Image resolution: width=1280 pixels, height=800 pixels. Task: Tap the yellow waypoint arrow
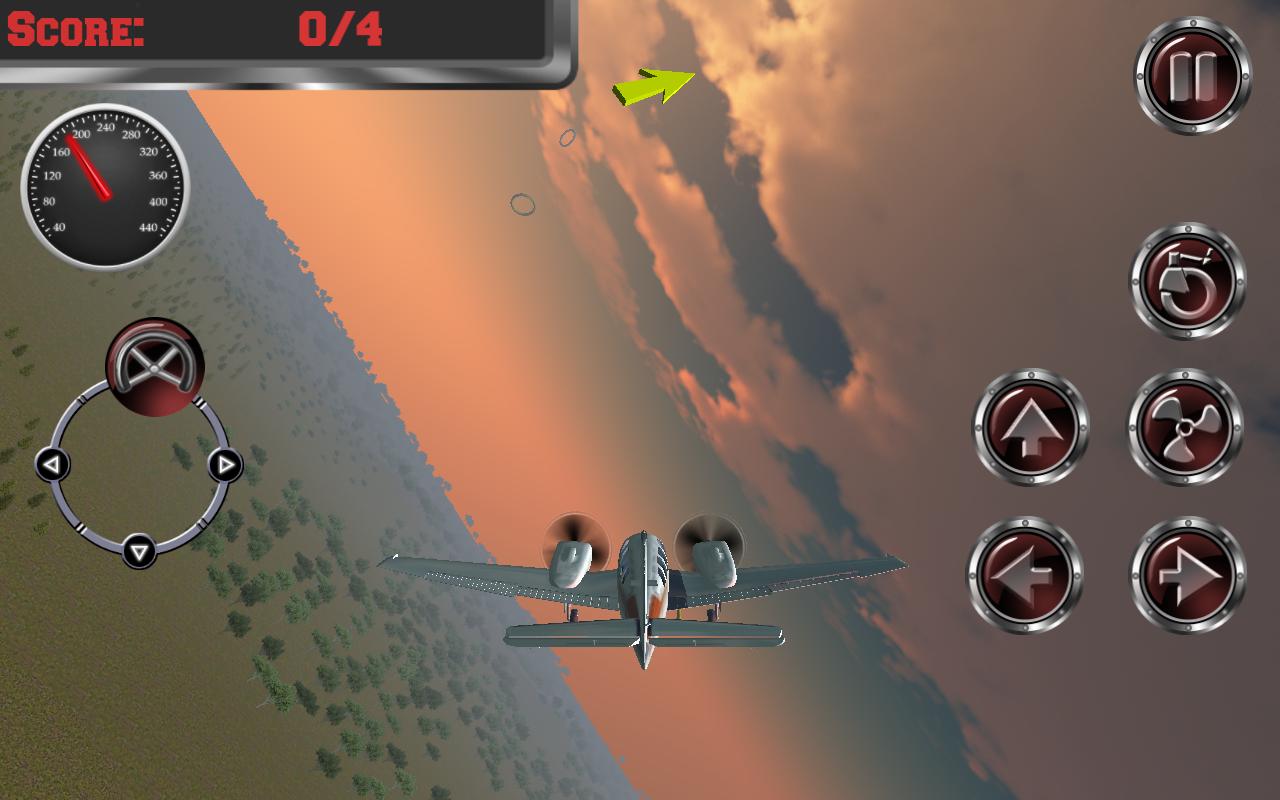coord(652,86)
